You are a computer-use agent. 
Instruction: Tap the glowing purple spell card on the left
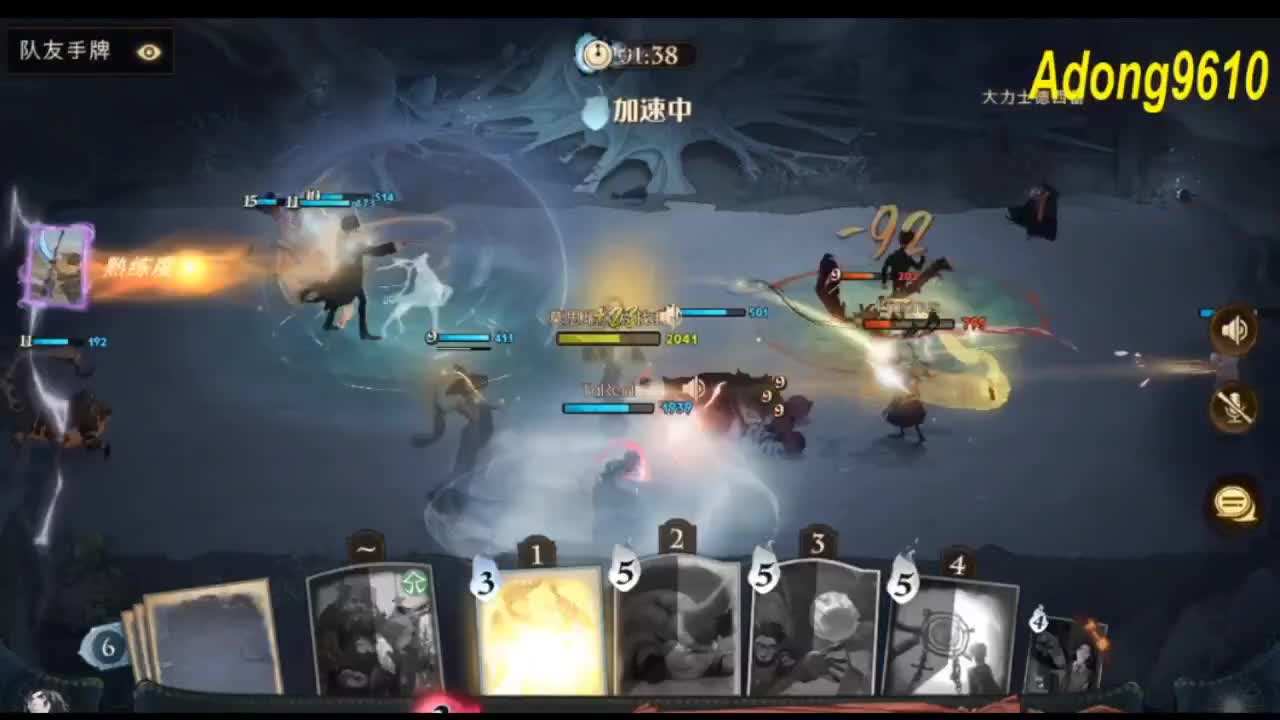point(57,265)
